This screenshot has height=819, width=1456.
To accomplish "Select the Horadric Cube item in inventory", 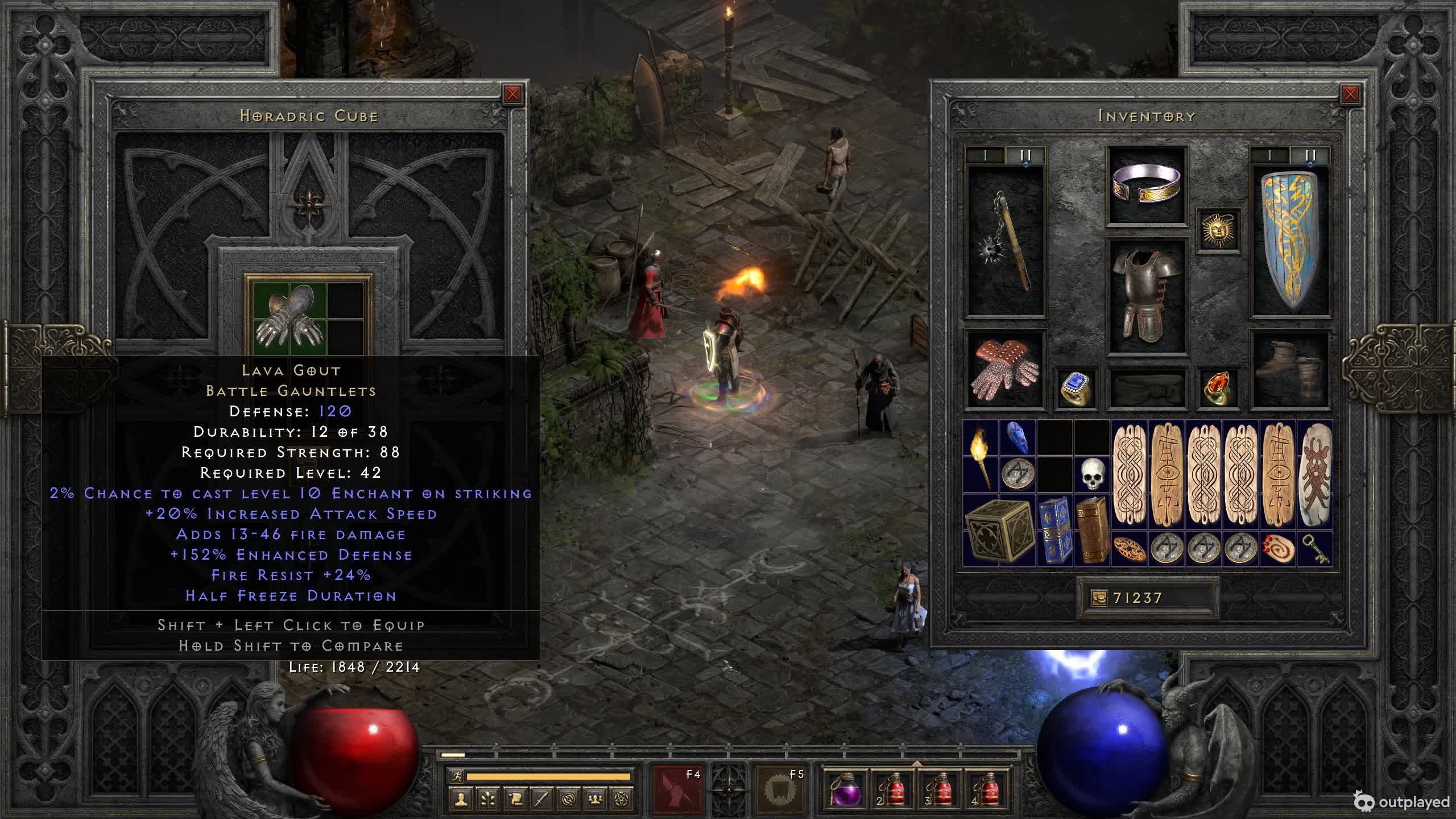I will [x=999, y=530].
